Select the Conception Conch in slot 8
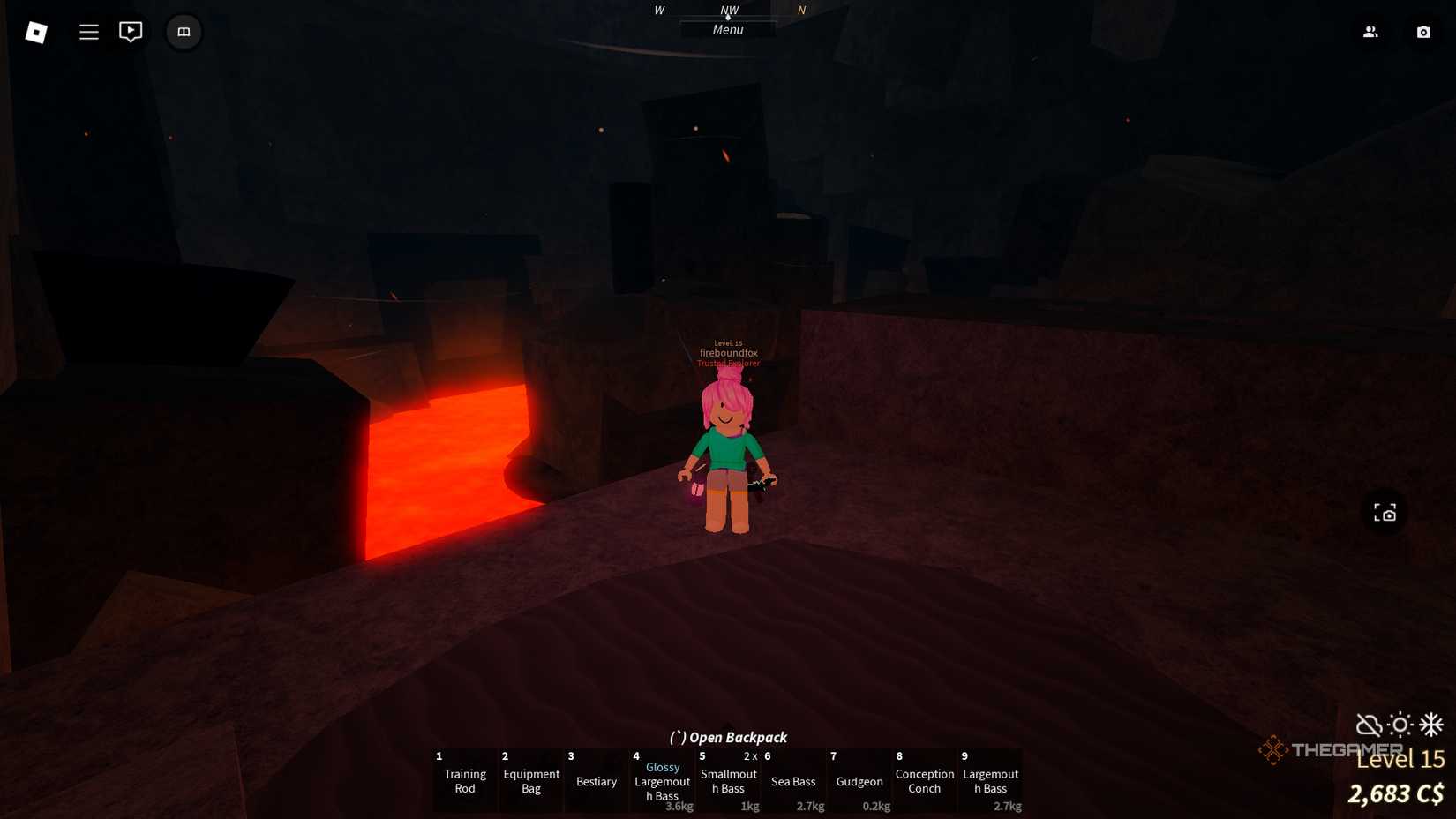 click(x=924, y=781)
